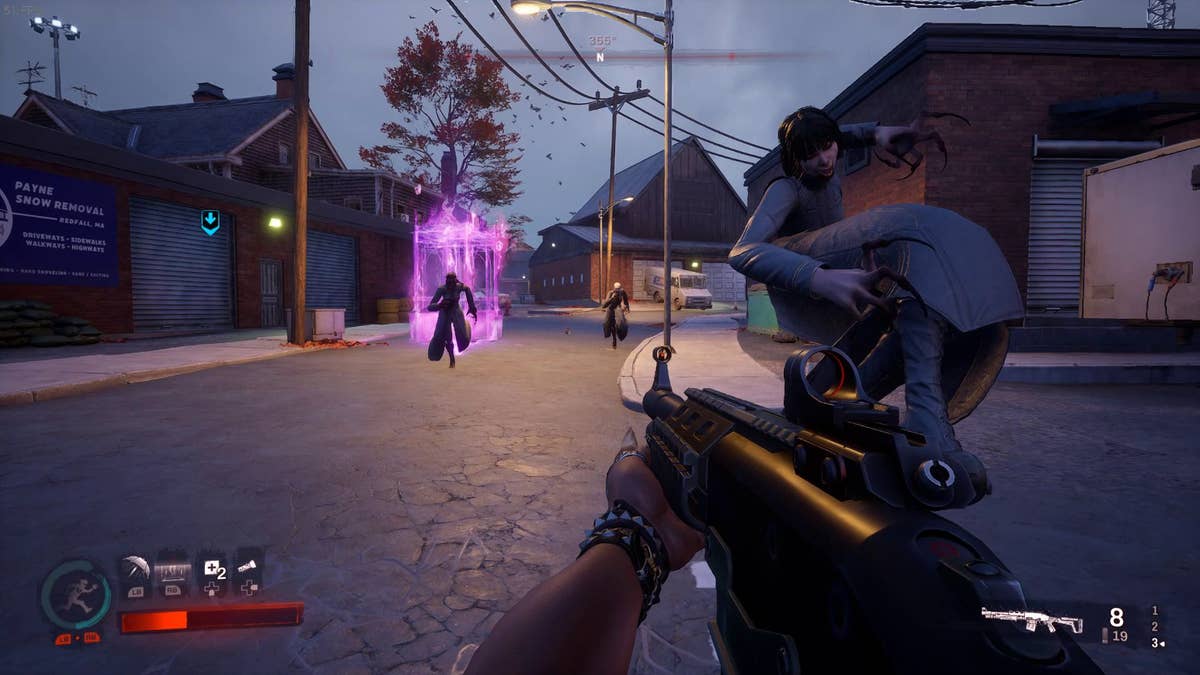Screen dimensions: 1200x675
Task: Select the equipped shotgun weapon icon
Action: 1031,620
